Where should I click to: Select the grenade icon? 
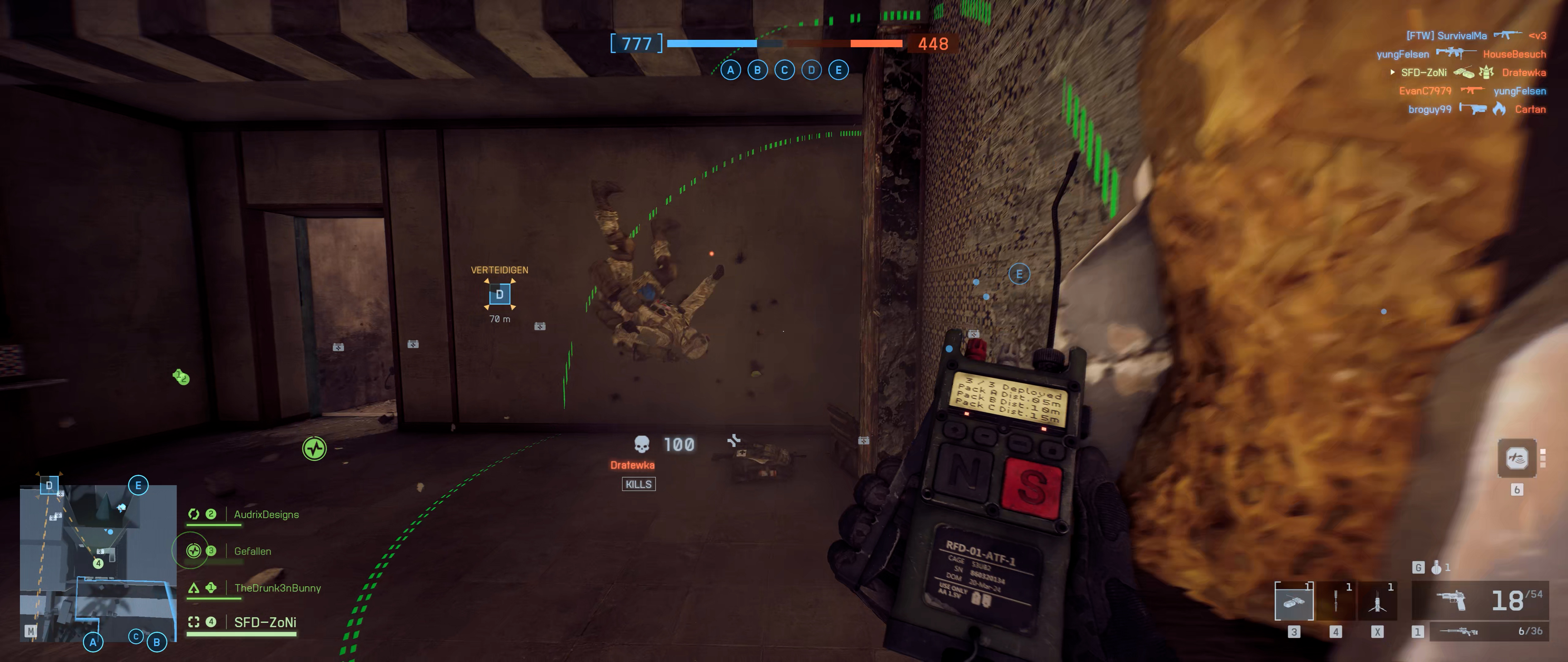pyautogui.click(x=1436, y=567)
